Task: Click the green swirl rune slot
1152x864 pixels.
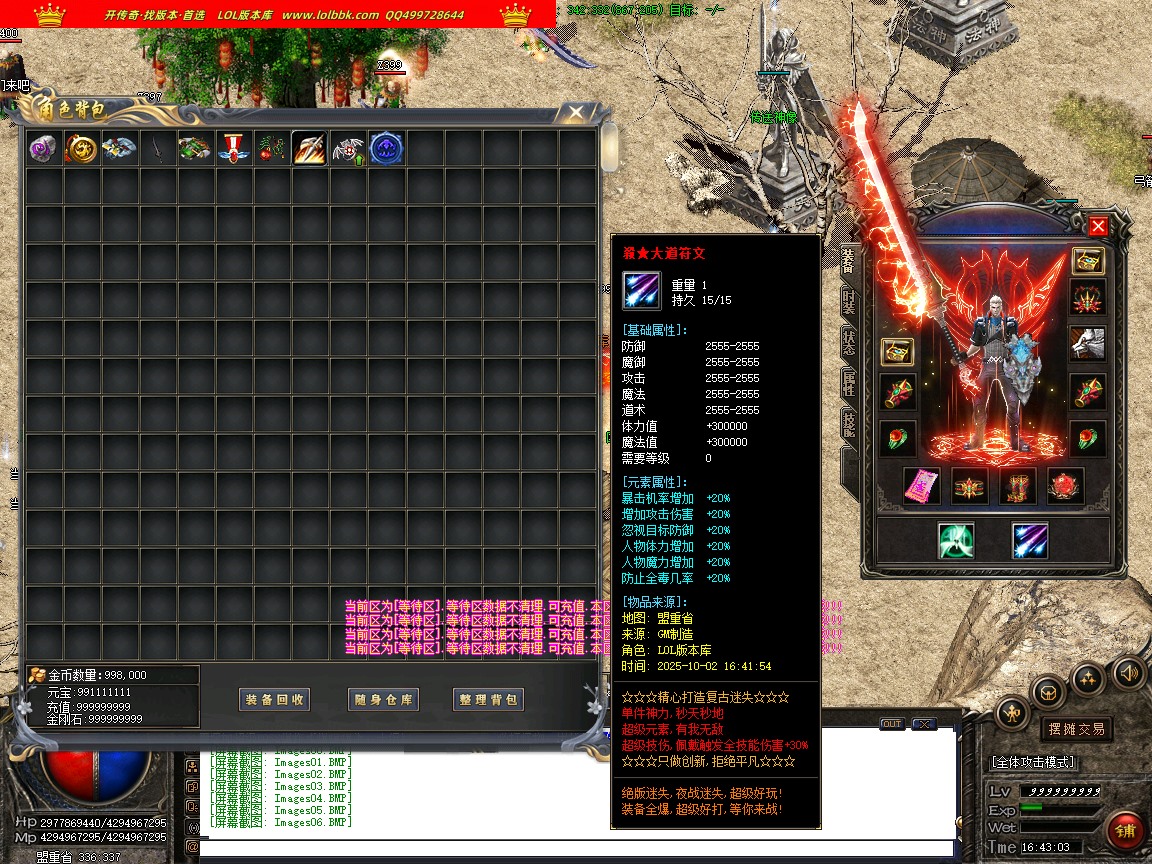Action: click(956, 541)
